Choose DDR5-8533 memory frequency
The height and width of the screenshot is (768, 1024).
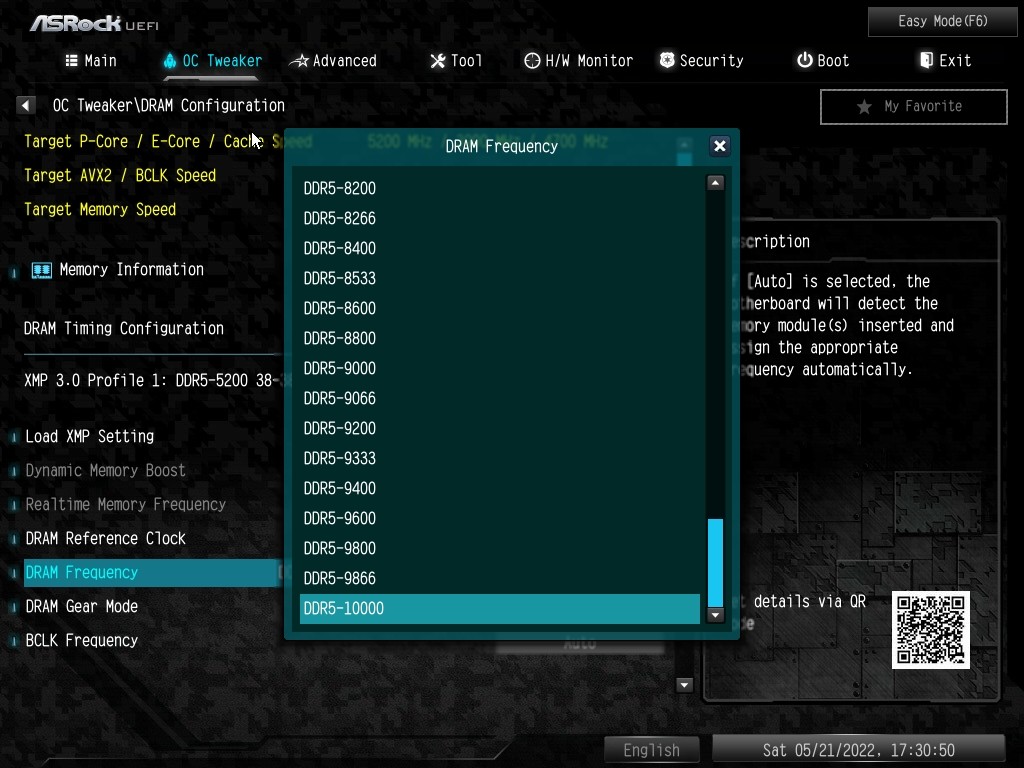pyautogui.click(x=499, y=278)
